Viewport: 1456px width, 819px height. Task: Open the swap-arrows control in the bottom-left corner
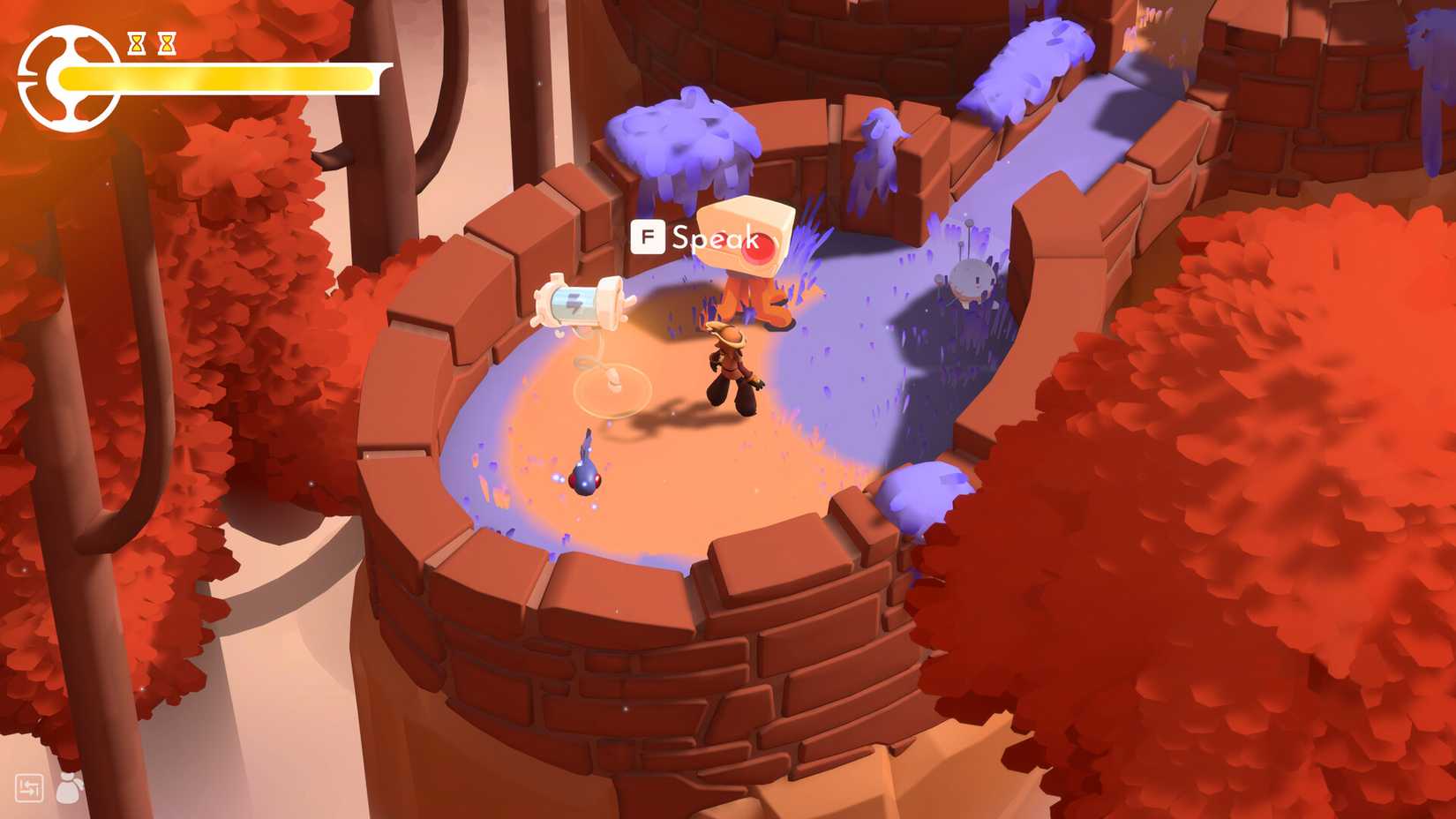[29, 789]
